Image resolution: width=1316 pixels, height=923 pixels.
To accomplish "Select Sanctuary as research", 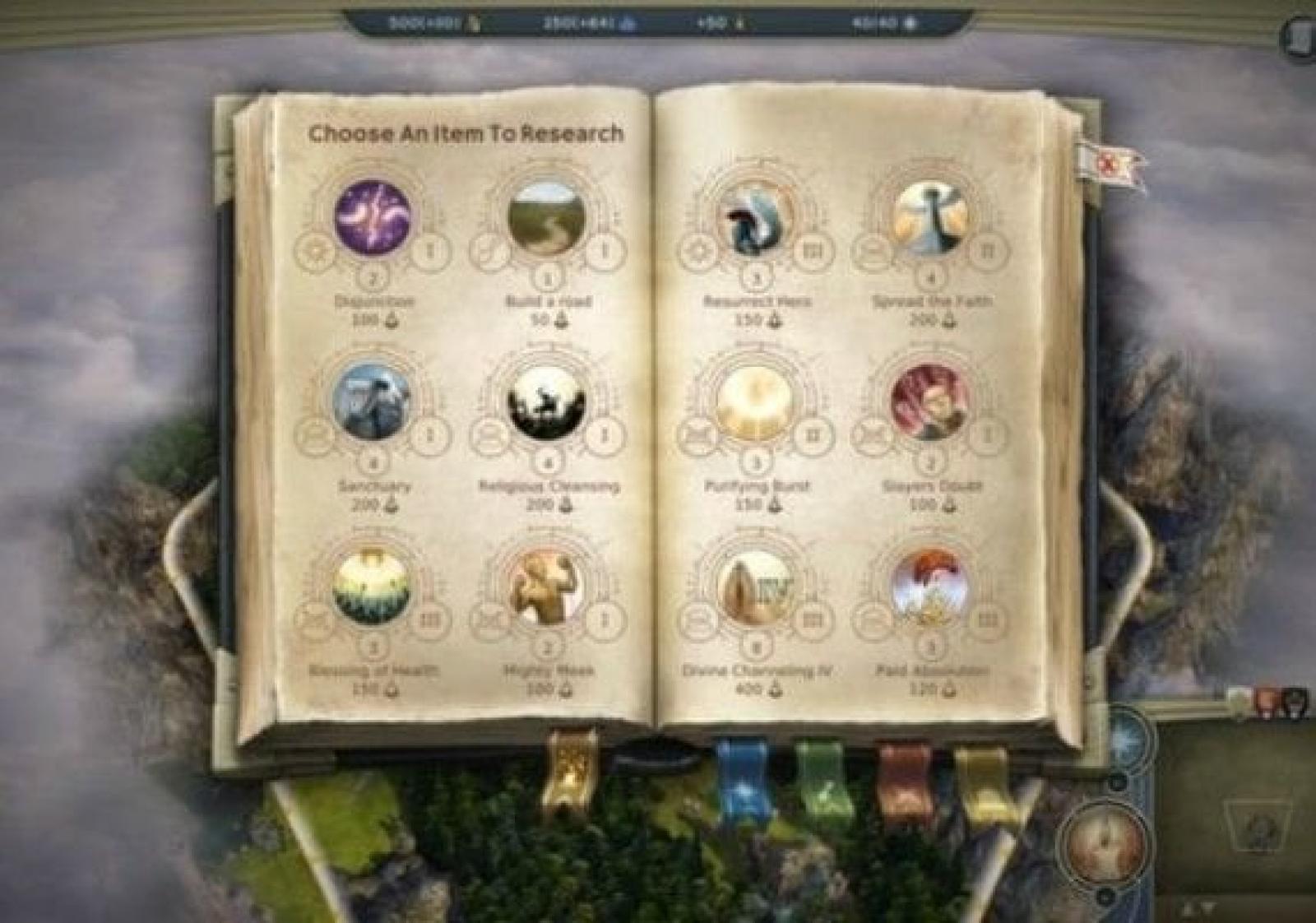I will point(373,402).
